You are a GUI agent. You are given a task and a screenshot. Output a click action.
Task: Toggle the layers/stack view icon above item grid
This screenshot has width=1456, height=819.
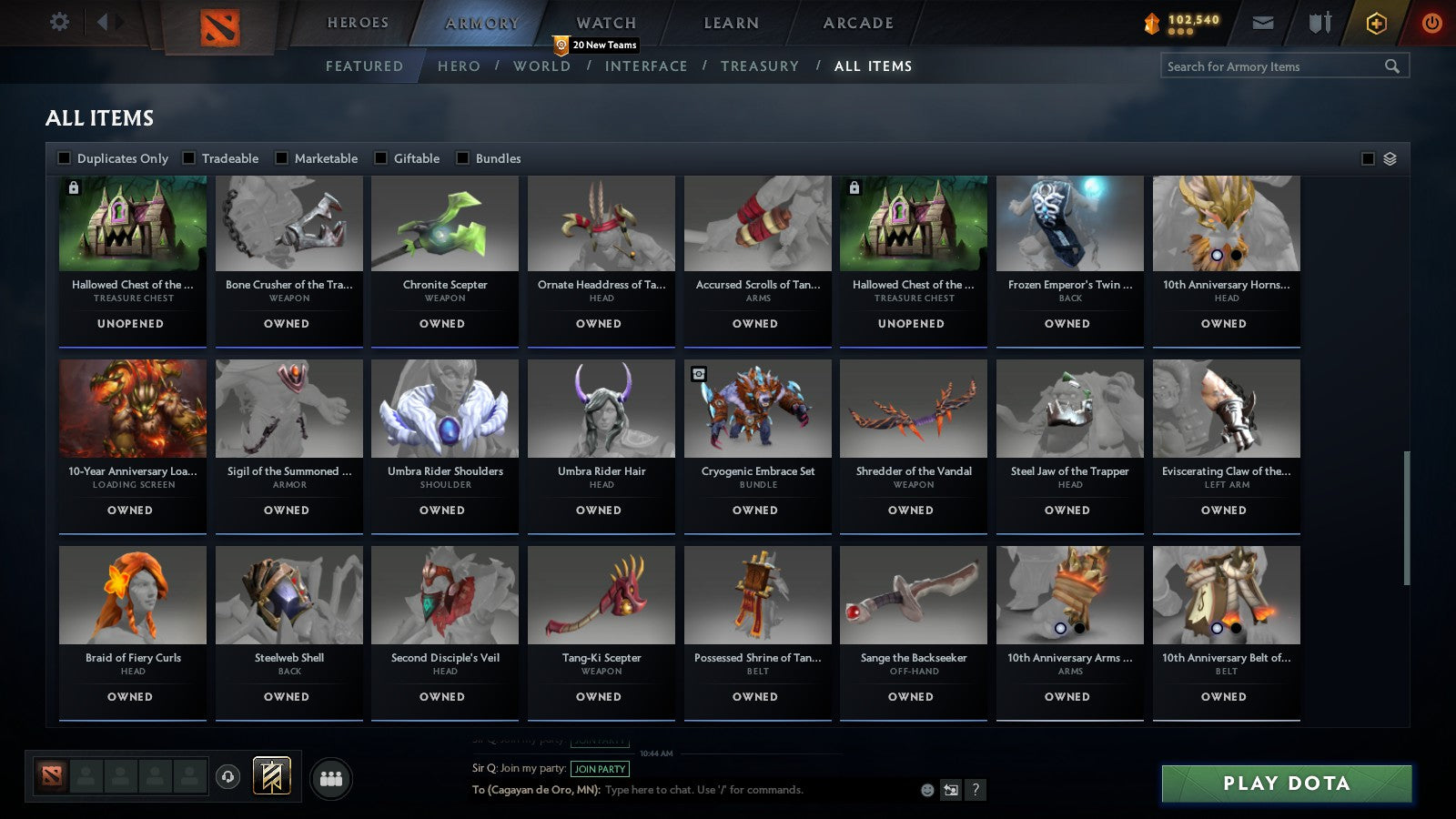(1389, 157)
